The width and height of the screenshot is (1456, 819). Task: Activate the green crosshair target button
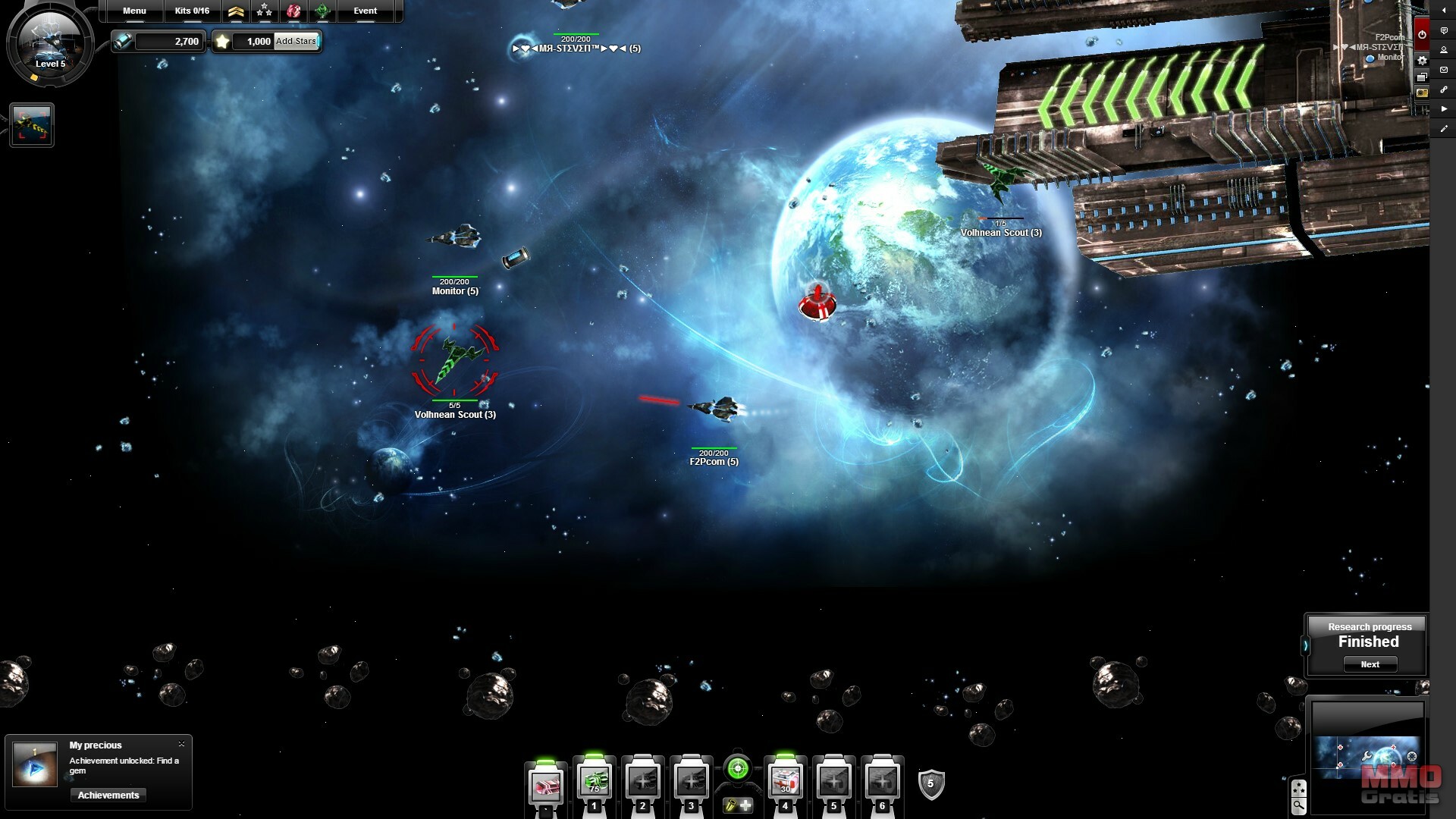[x=737, y=769]
